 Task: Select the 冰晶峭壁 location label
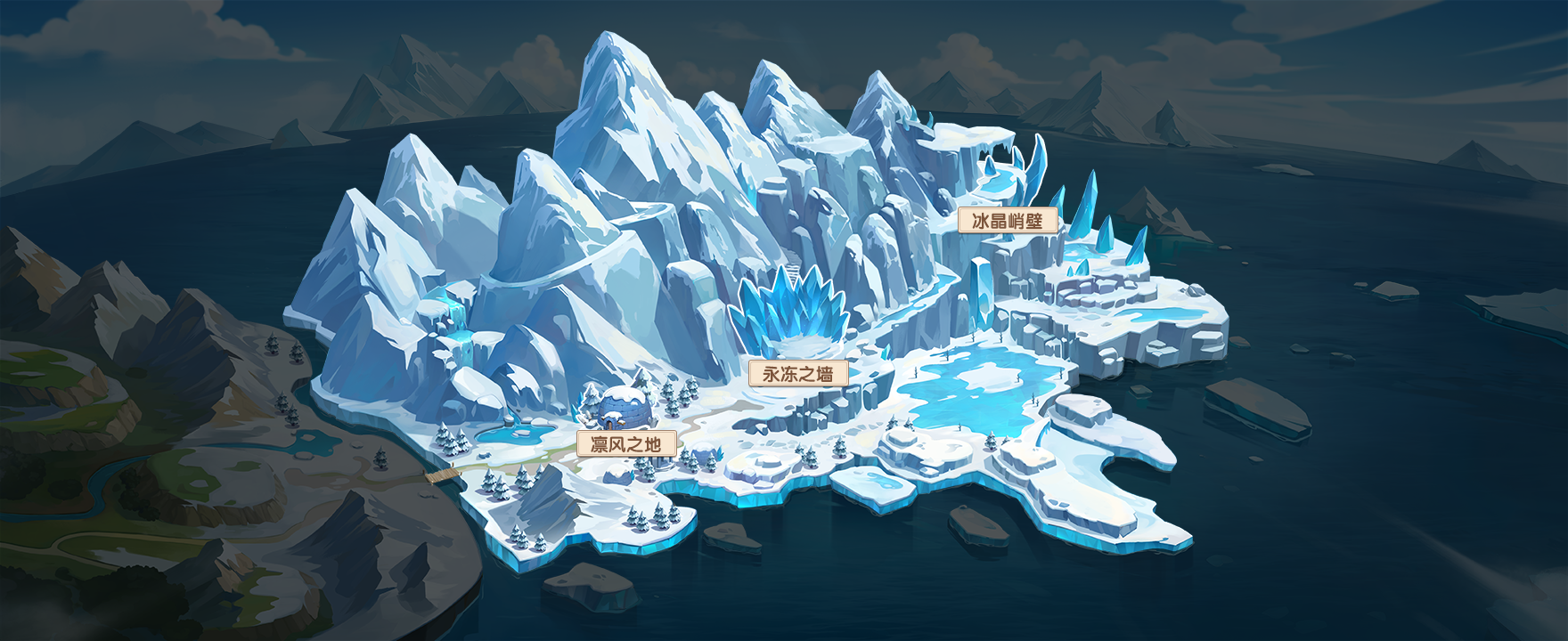[1008, 221]
